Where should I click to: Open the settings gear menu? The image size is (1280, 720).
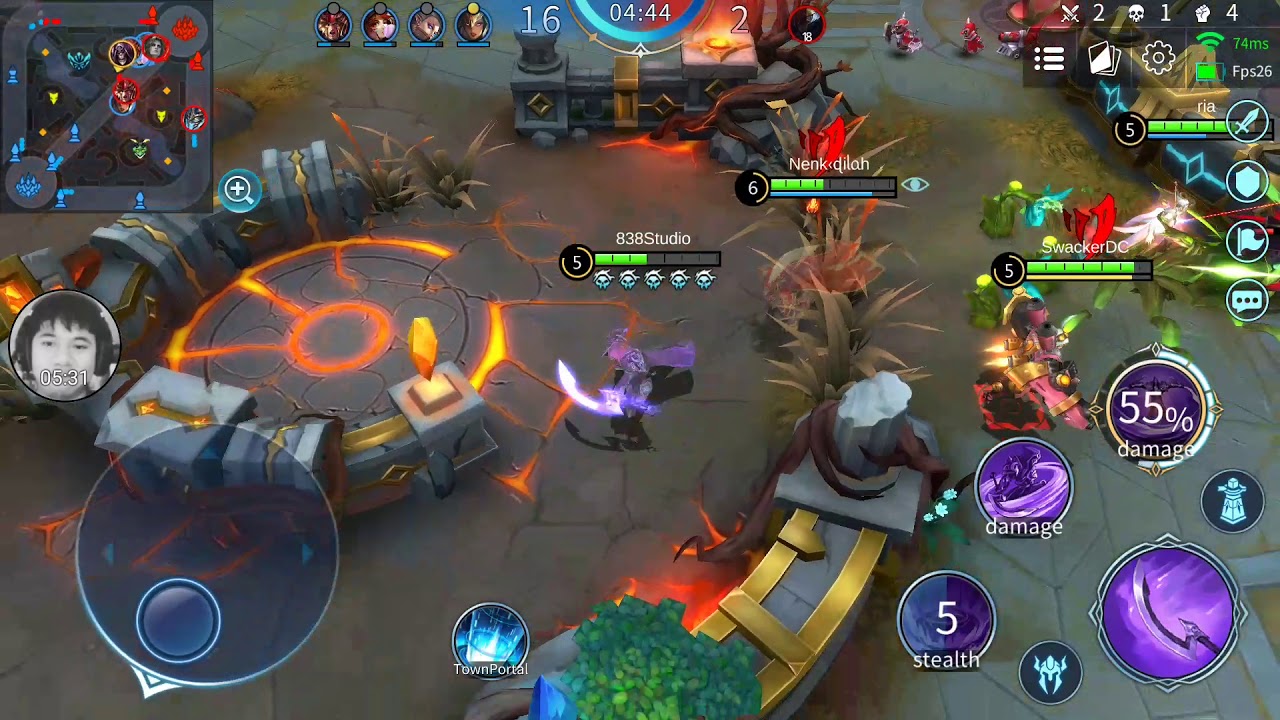(x=1158, y=58)
